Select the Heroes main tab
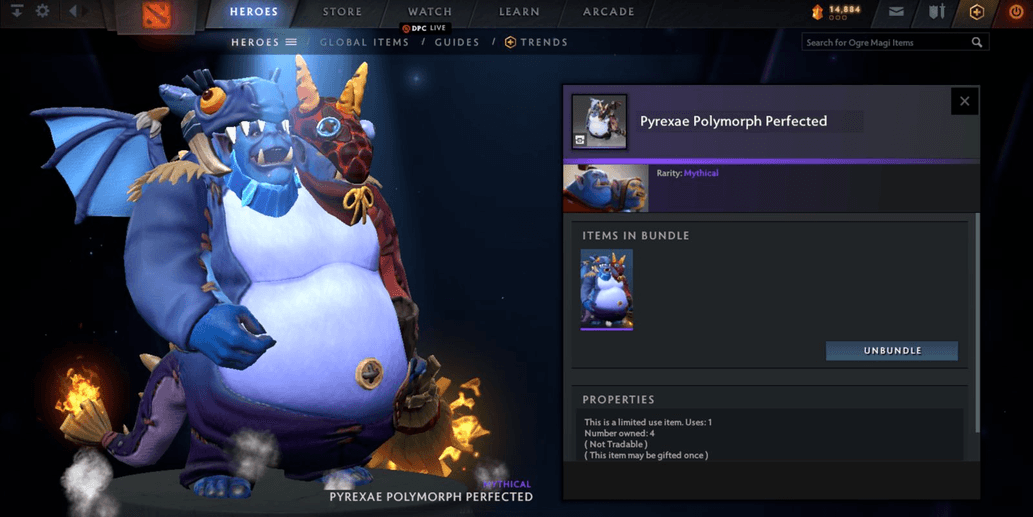Image resolution: width=1033 pixels, height=517 pixels. pyautogui.click(x=254, y=12)
